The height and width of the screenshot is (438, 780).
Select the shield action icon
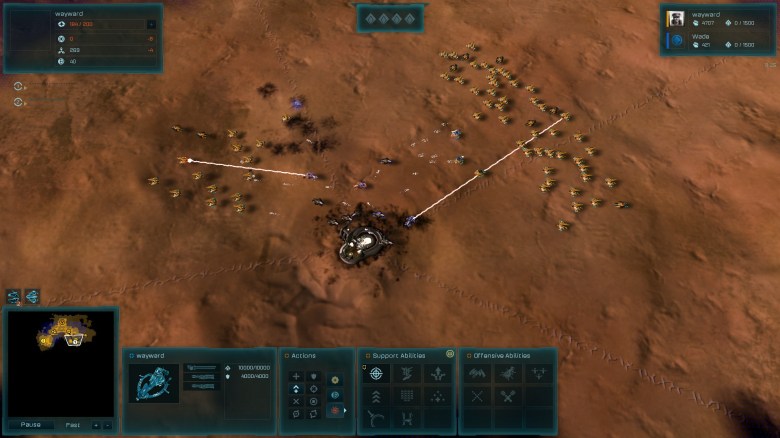(x=314, y=376)
